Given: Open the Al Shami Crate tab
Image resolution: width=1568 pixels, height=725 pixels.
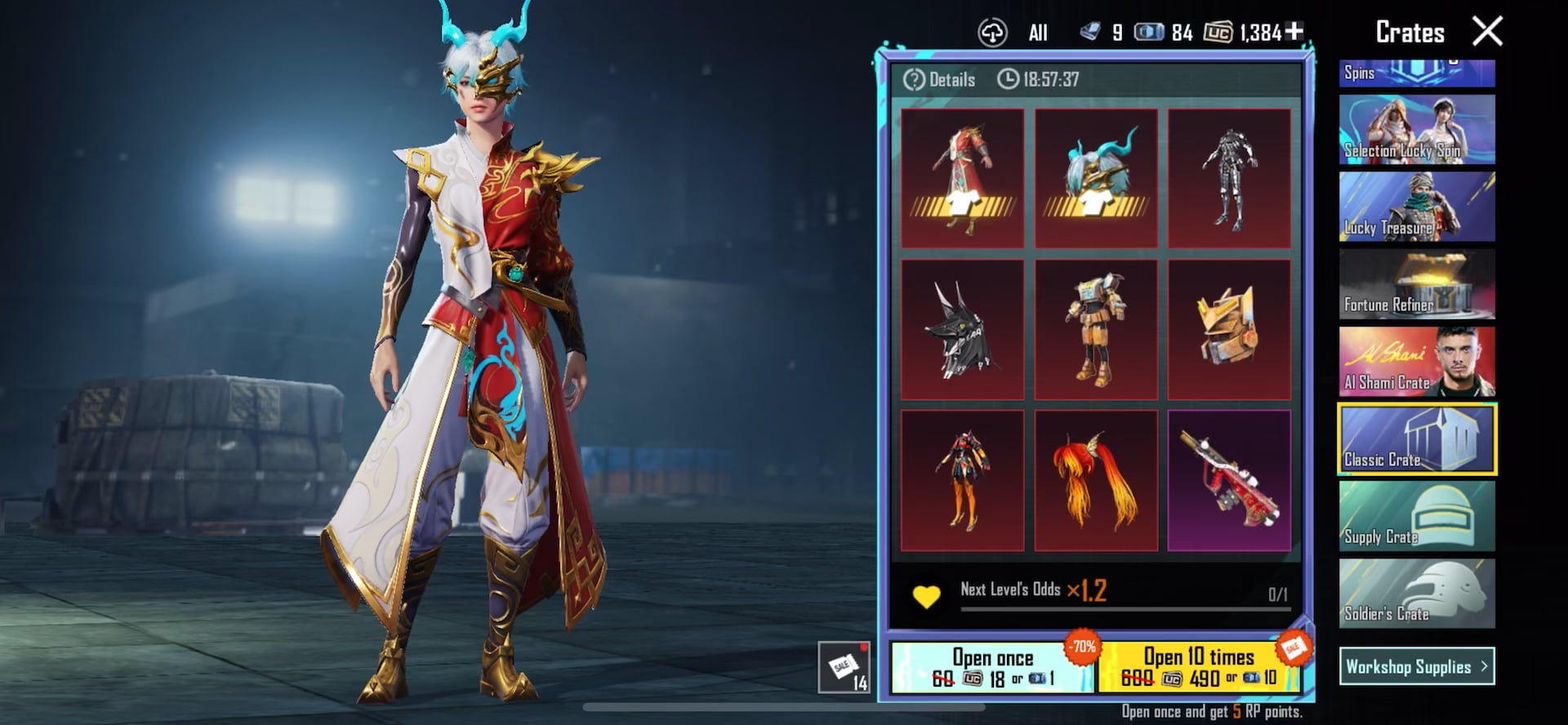Looking at the screenshot, I should 1417,362.
